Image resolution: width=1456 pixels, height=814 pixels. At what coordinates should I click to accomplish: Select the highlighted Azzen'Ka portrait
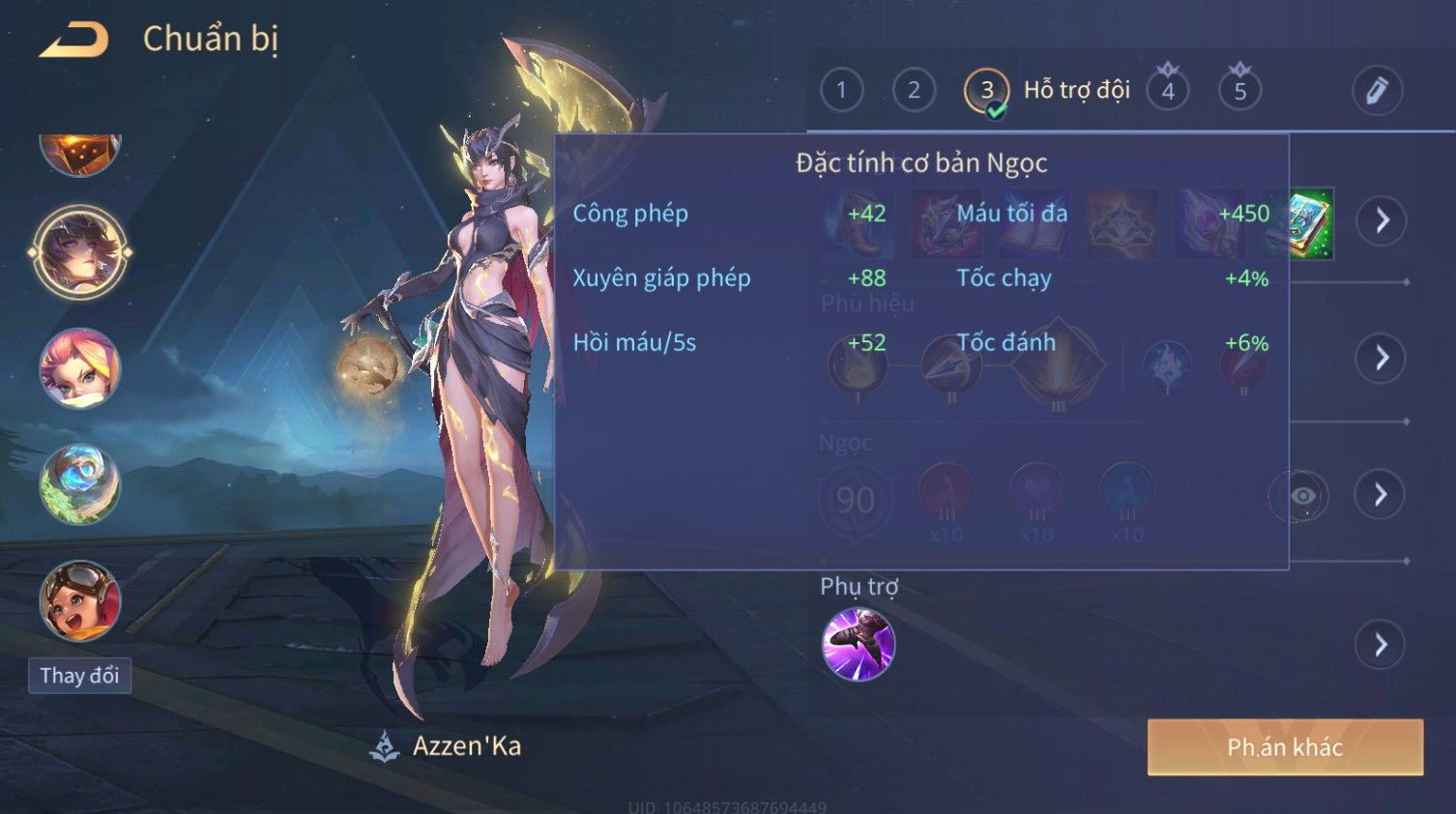click(80, 252)
